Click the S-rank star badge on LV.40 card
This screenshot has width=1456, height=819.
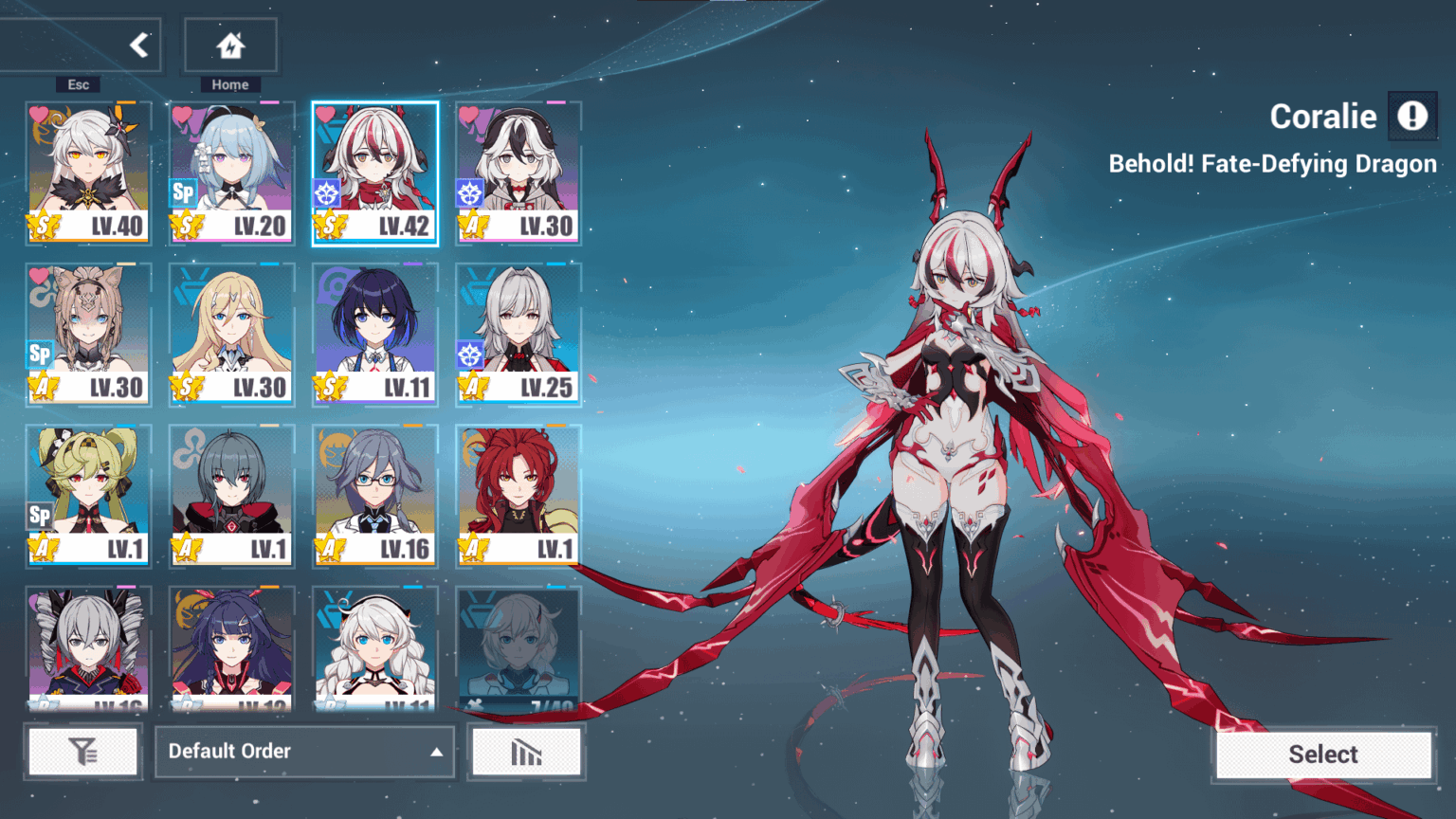click(42, 225)
